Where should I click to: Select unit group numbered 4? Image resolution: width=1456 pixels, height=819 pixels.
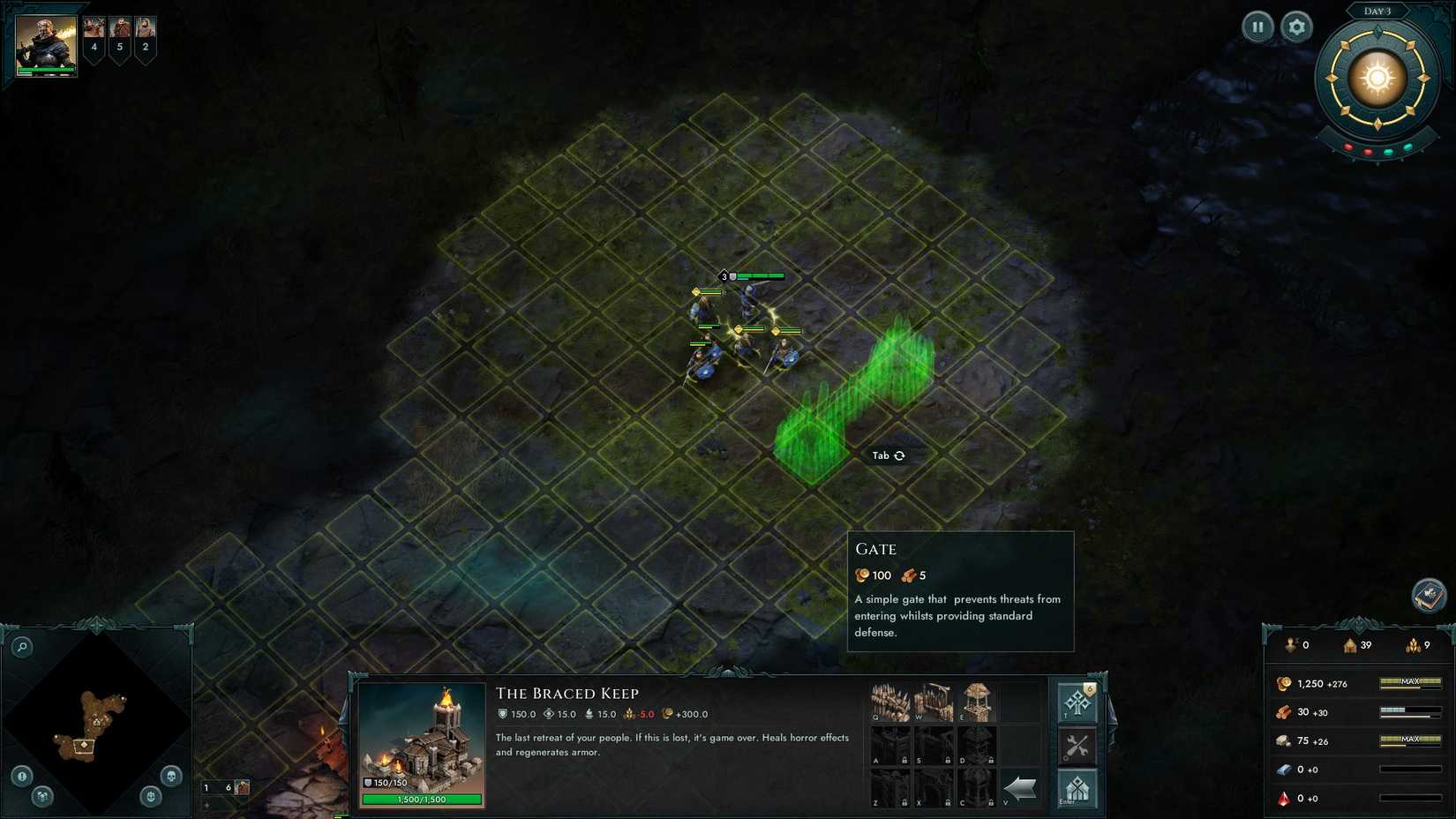[94, 38]
